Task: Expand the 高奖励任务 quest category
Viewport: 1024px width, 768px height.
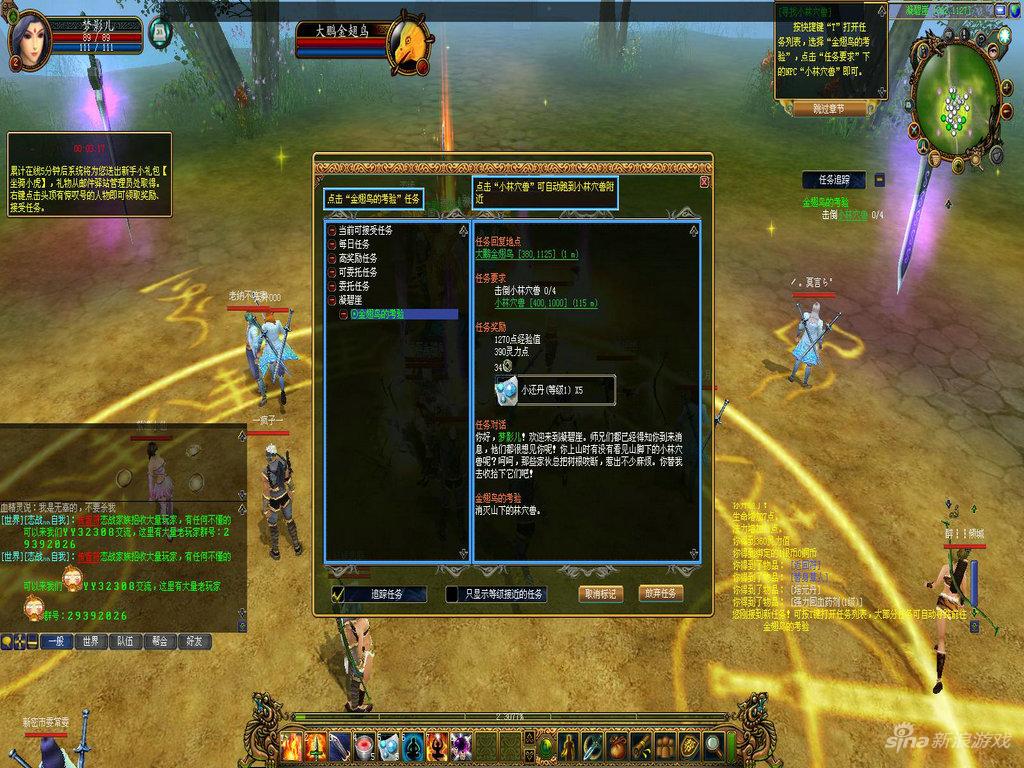Action: coord(331,258)
